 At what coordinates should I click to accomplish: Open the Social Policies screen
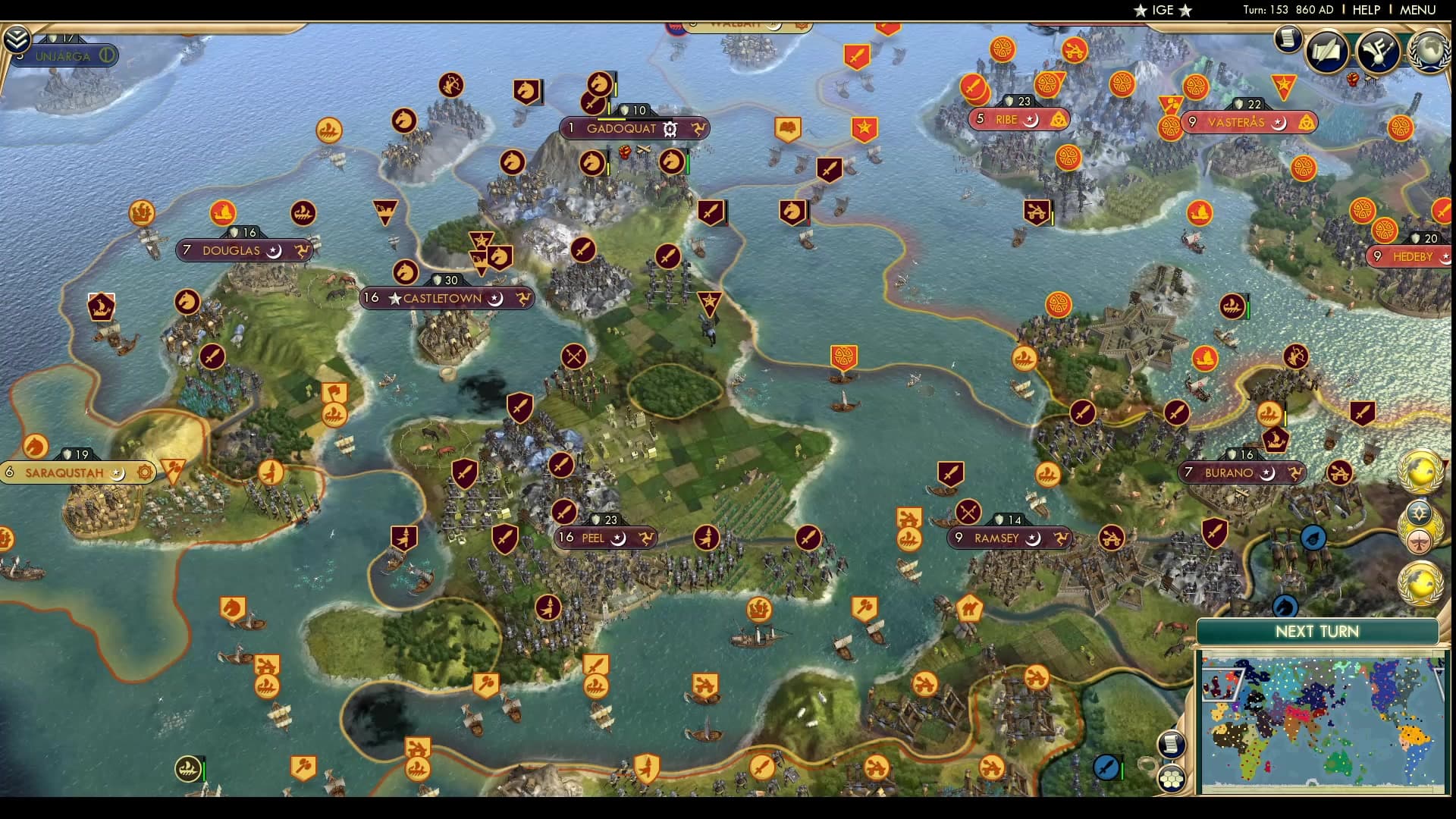click(1326, 52)
